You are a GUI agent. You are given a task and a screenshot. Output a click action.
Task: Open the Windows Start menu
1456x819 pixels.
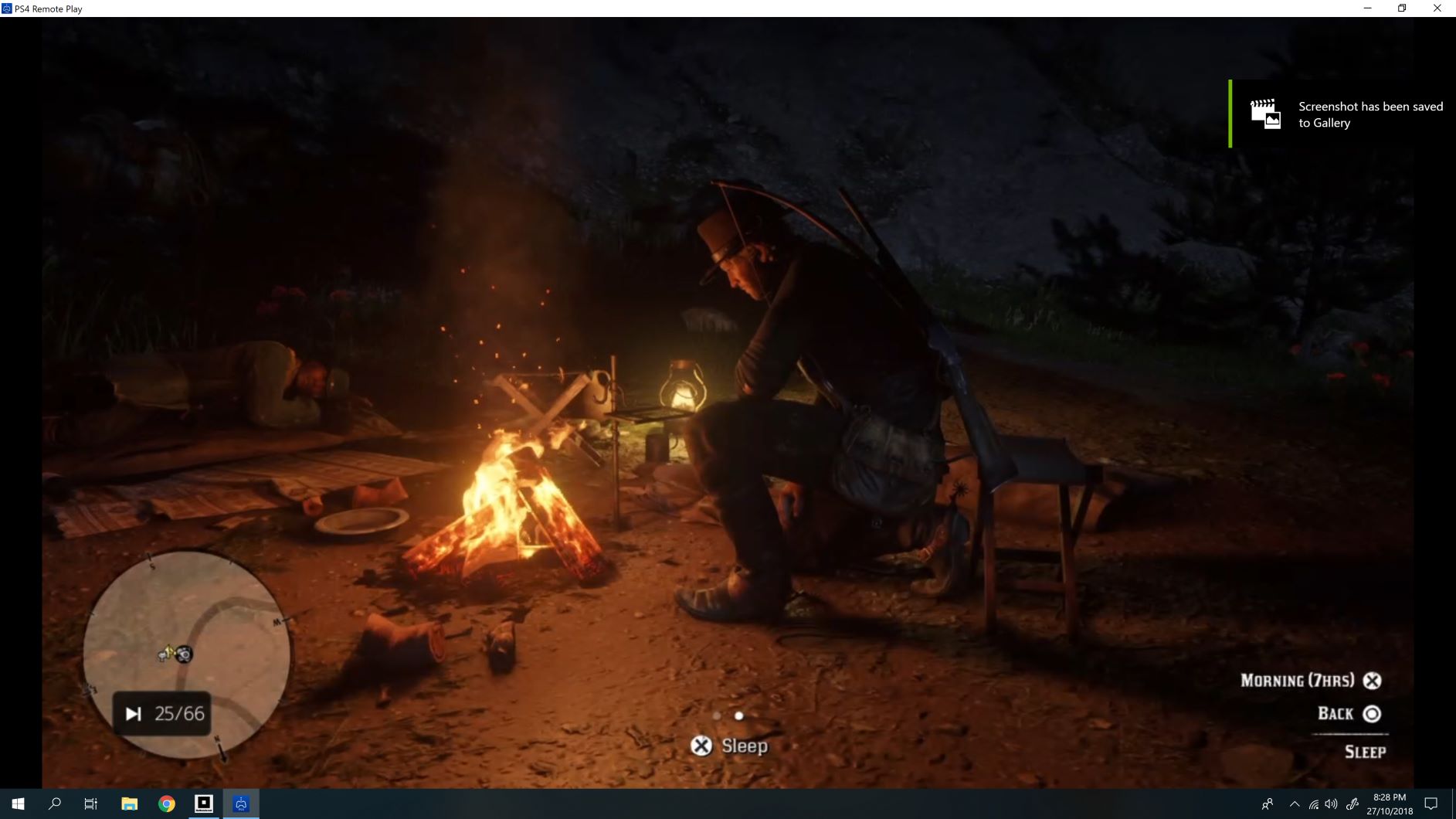[x=17, y=803]
